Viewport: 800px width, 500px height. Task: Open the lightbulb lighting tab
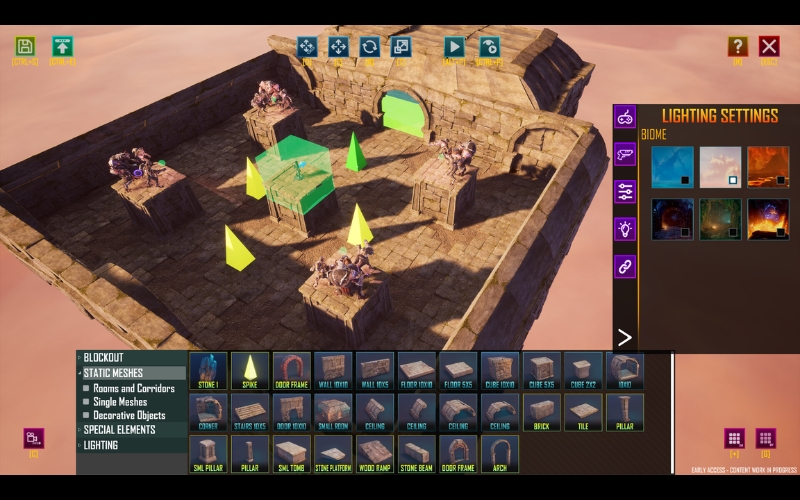click(625, 229)
